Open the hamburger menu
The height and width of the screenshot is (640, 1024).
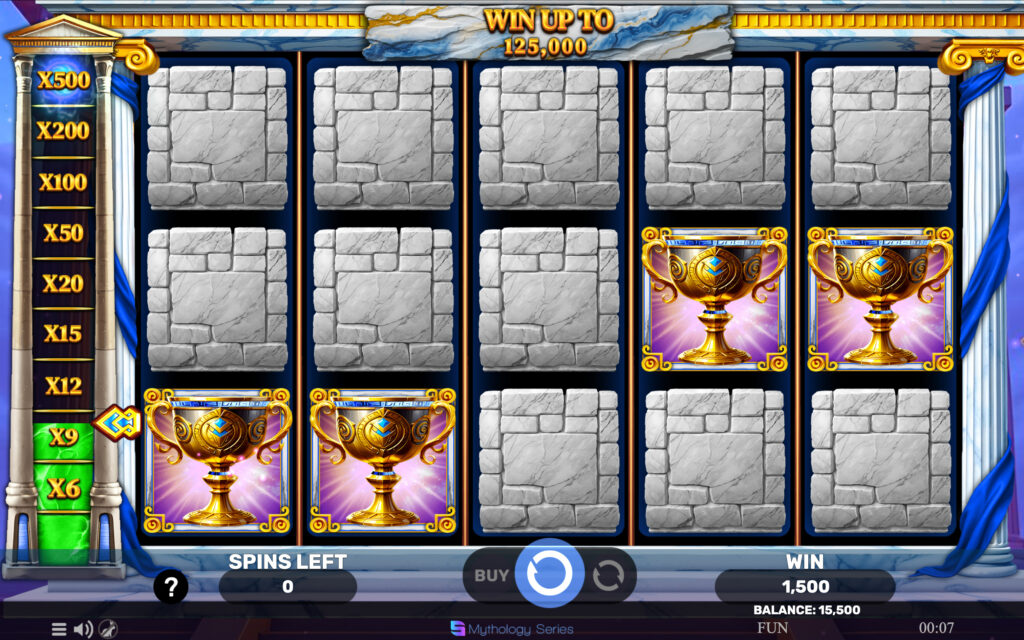[x=59, y=629]
